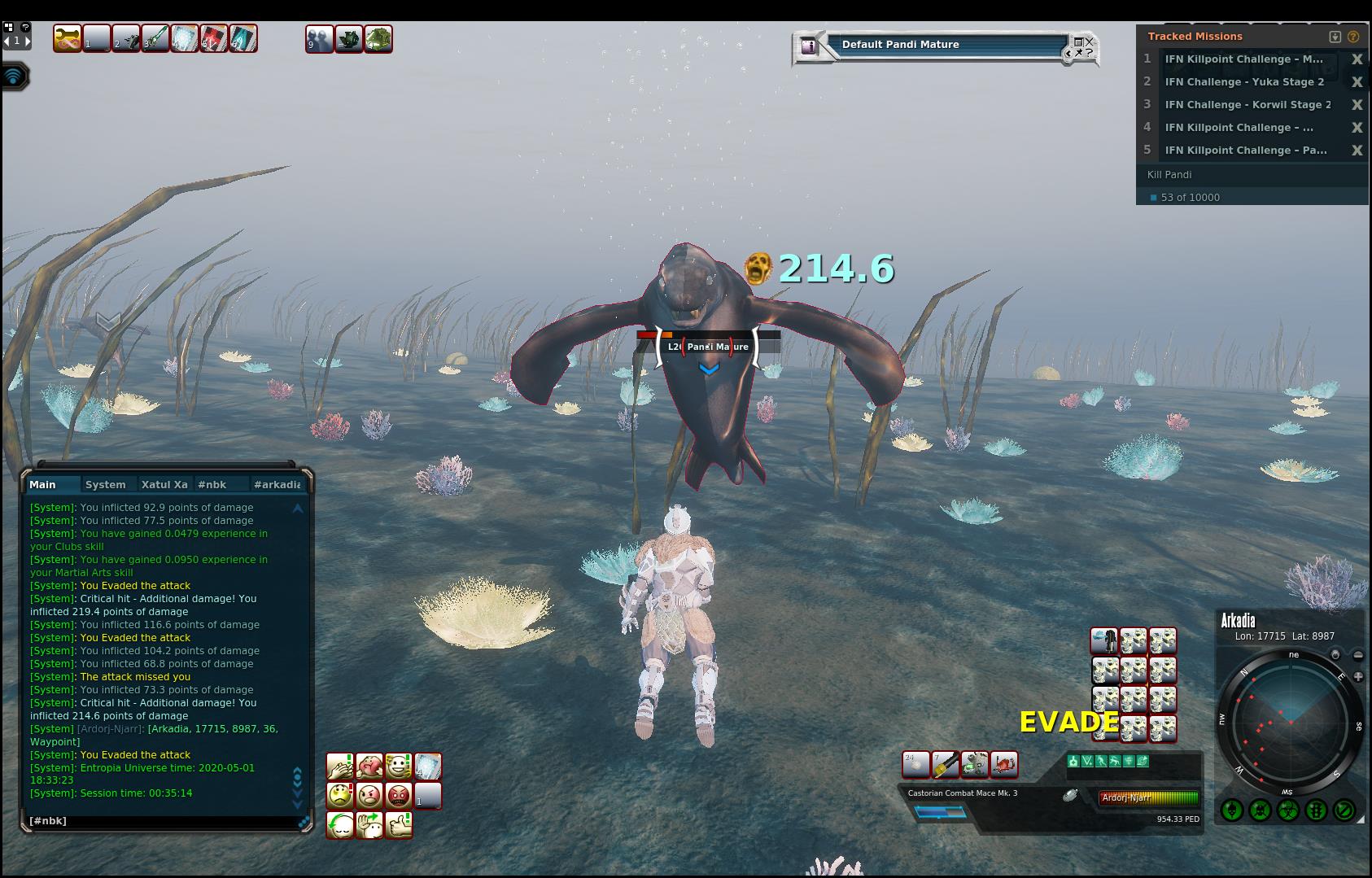
Task: Select the red item in slot 5
Action: (214, 38)
